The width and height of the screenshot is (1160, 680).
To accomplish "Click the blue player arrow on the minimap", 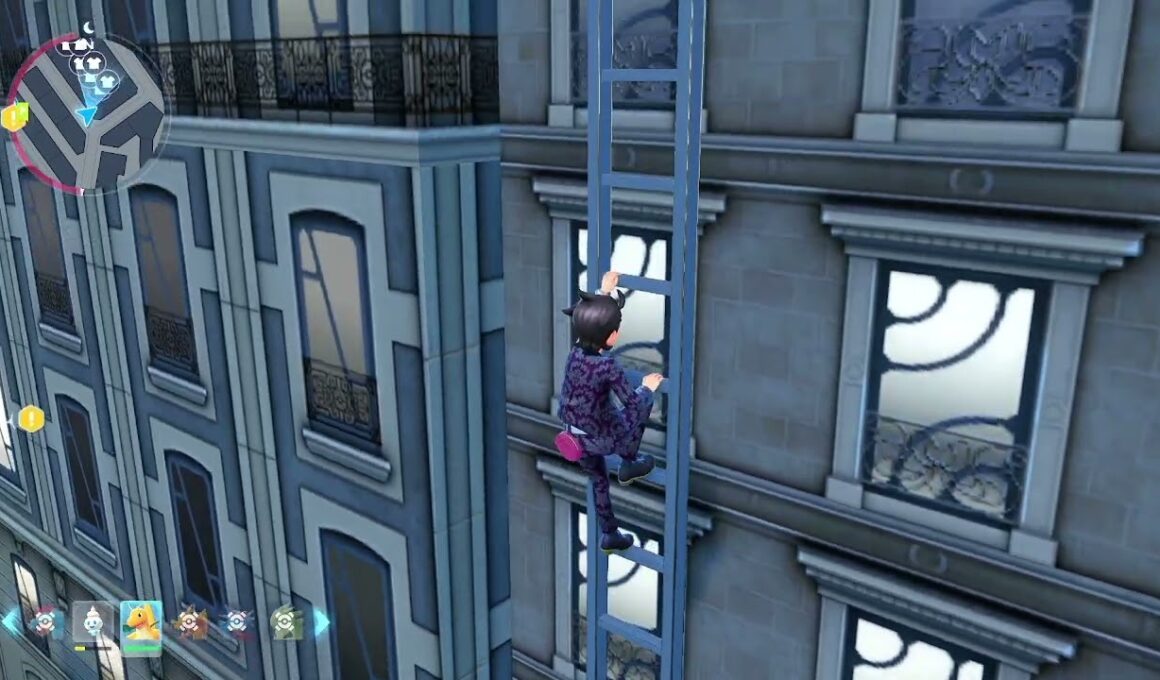I will tap(88, 115).
